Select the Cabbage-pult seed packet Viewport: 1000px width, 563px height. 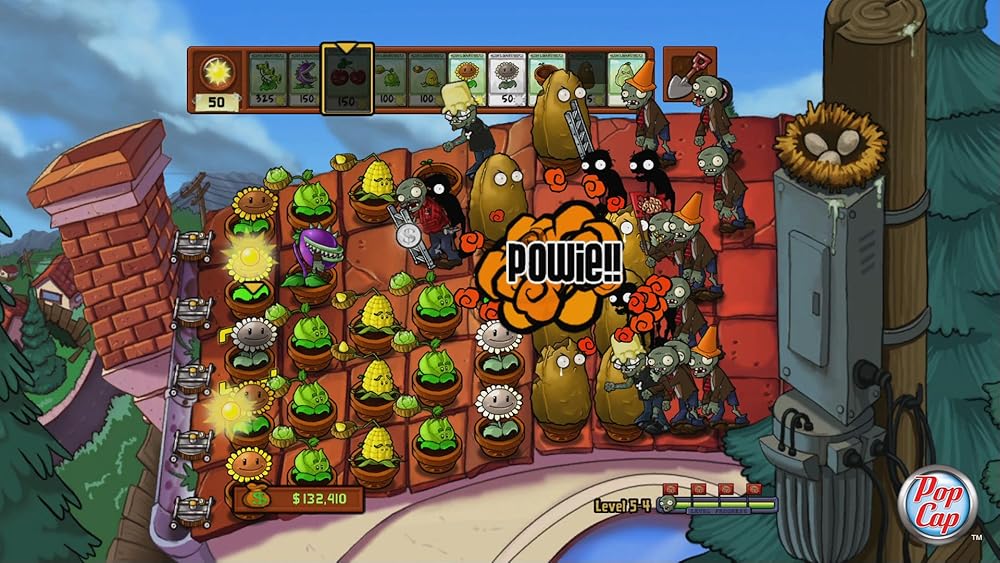390,80
